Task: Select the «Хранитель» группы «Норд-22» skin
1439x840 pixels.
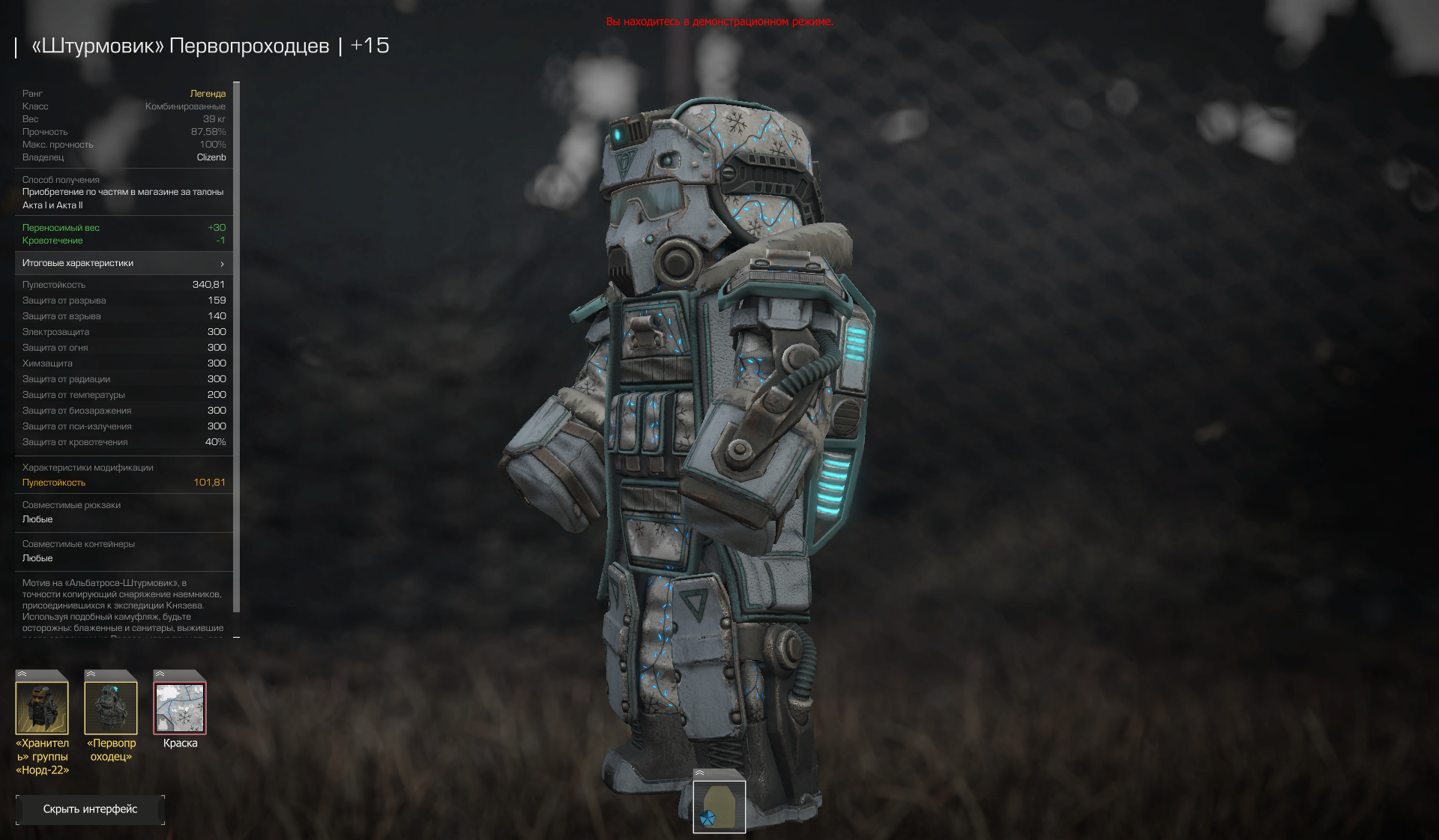Action: (42, 707)
